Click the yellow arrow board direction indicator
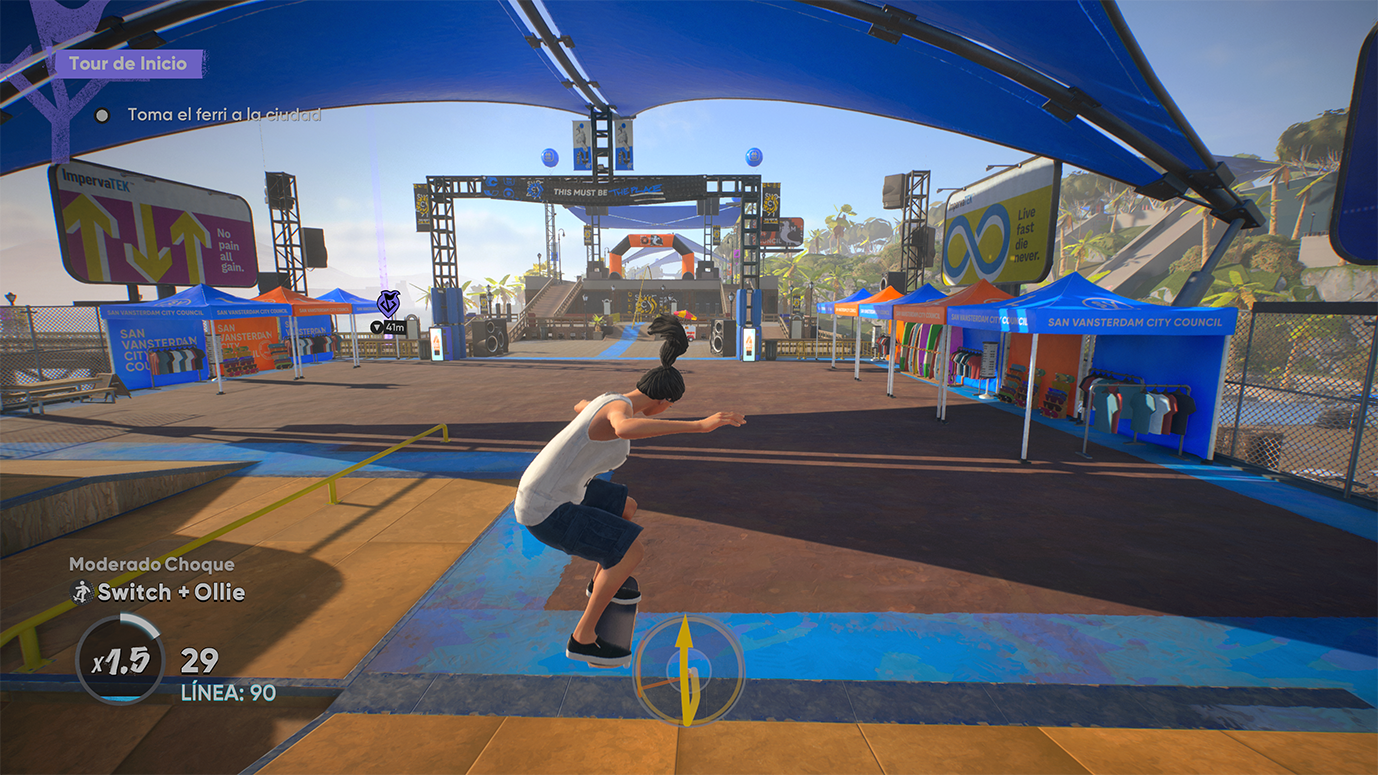 [688, 670]
